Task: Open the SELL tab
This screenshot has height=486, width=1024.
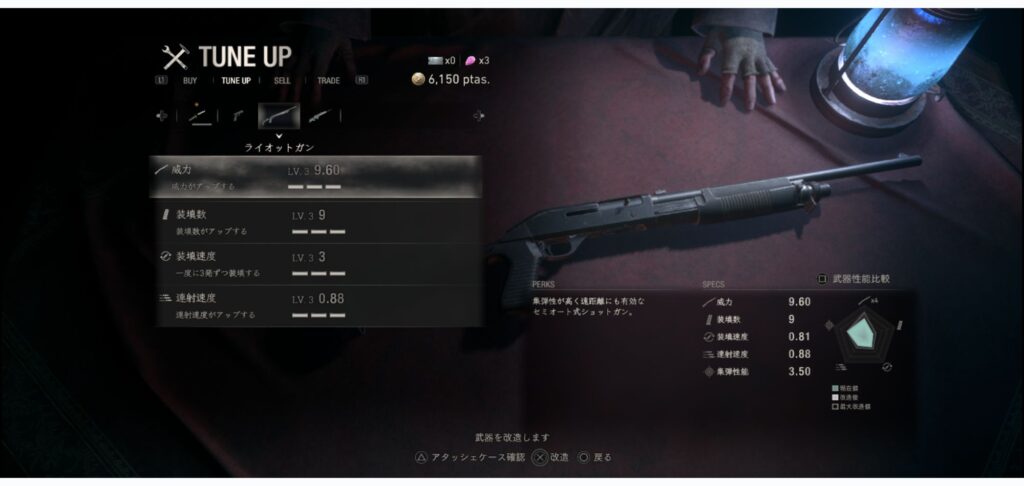Action: (x=282, y=81)
